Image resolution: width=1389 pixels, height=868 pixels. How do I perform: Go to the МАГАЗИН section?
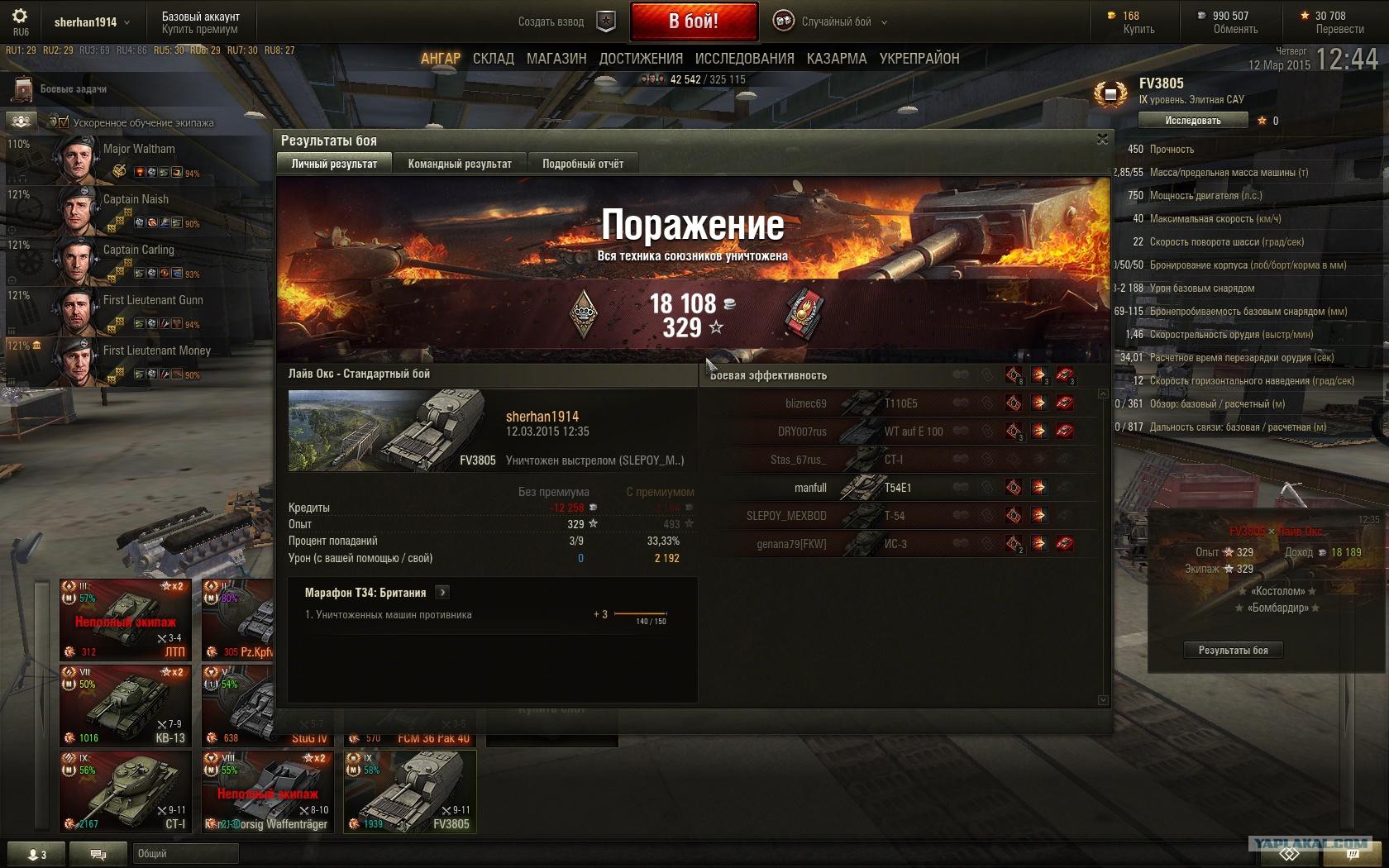pyautogui.click(x=556, y=59)
